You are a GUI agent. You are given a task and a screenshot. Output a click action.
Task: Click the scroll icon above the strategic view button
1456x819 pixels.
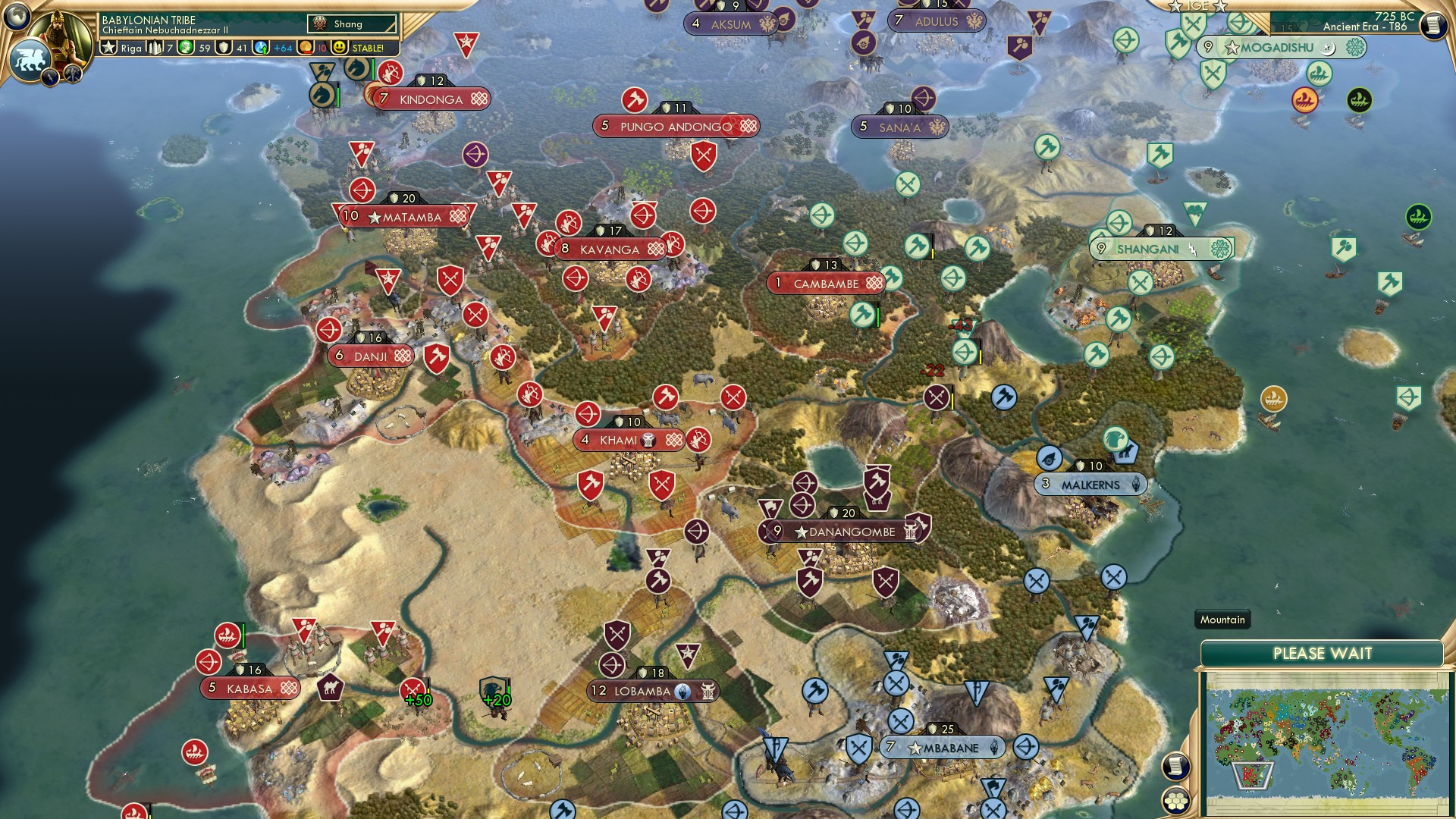[1175, 767]
